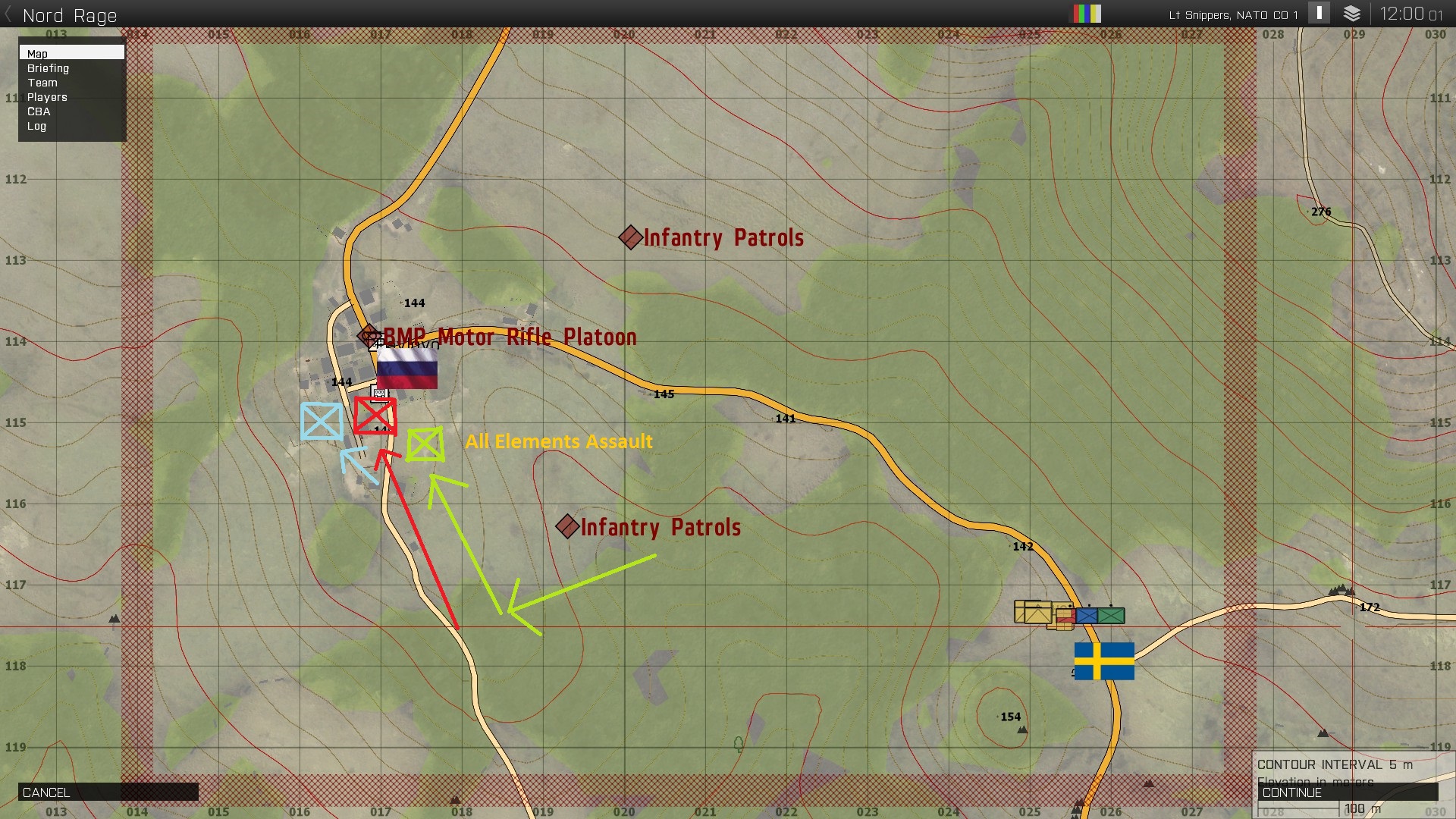Open the Players entry
Image resolution: width=1456 pixels, height=819 pixels.
(47, 97)
